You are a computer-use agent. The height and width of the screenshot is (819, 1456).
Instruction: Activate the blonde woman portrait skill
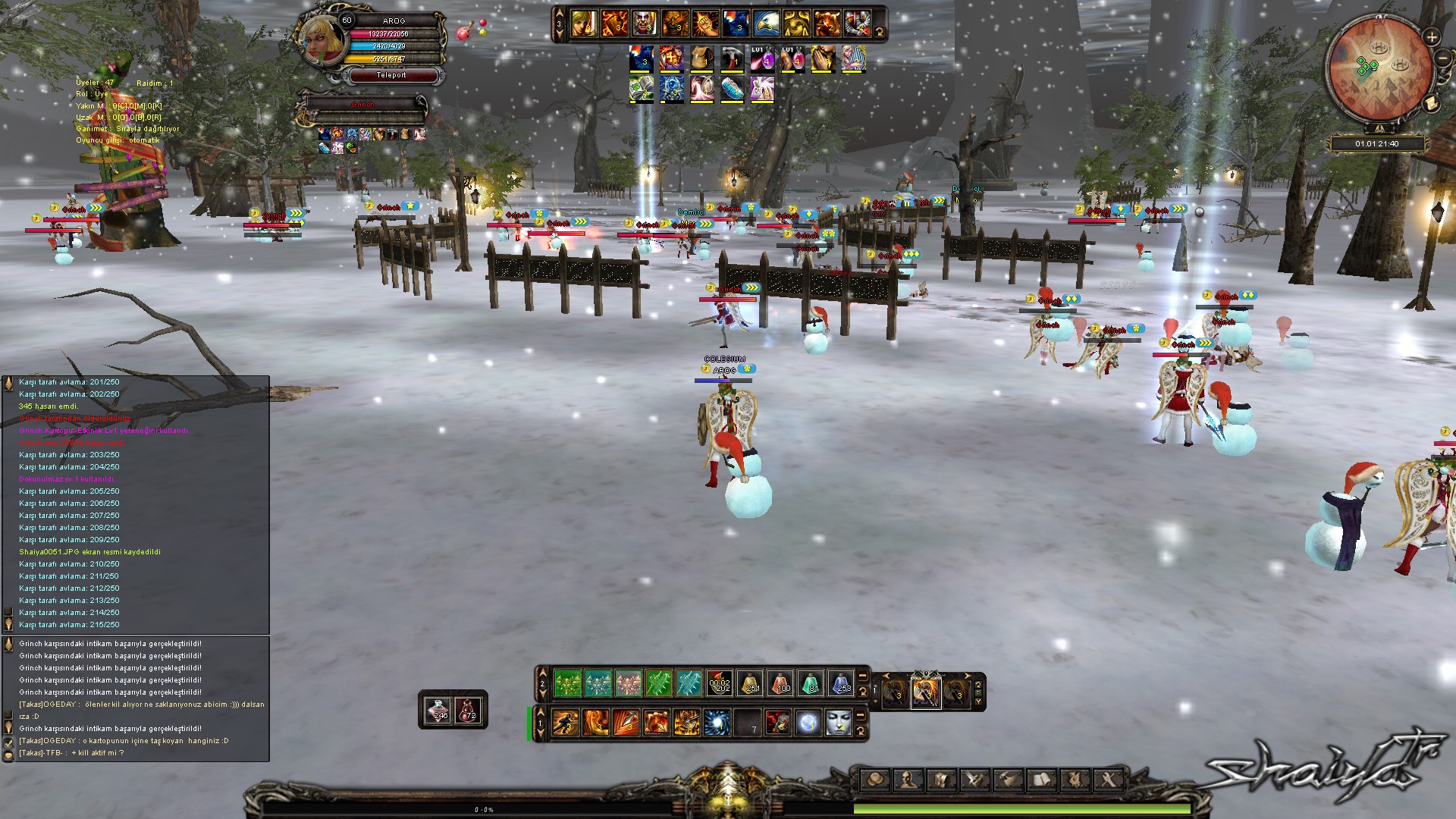click(584, 24)
